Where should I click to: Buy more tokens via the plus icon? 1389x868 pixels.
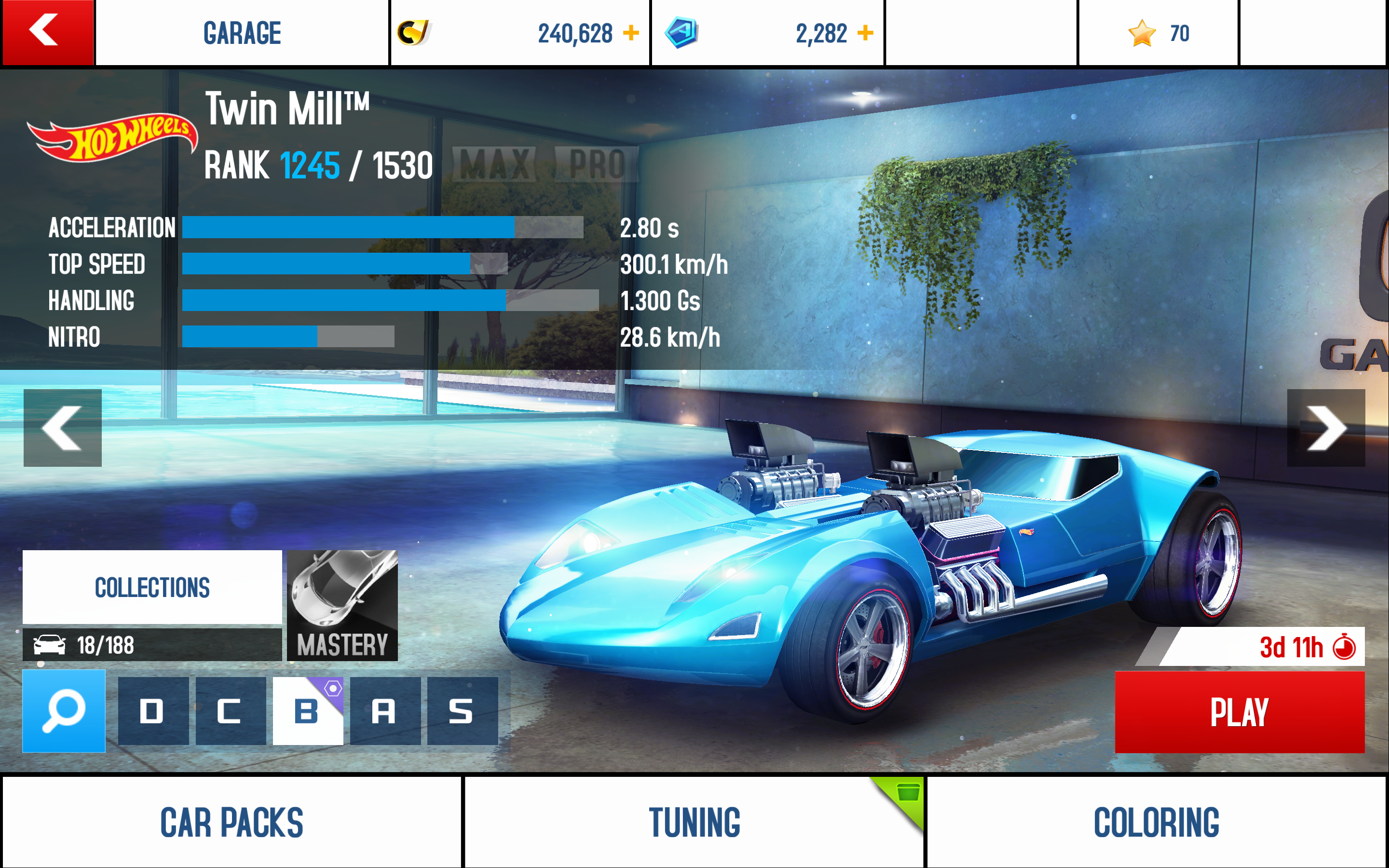pos(865,33)
